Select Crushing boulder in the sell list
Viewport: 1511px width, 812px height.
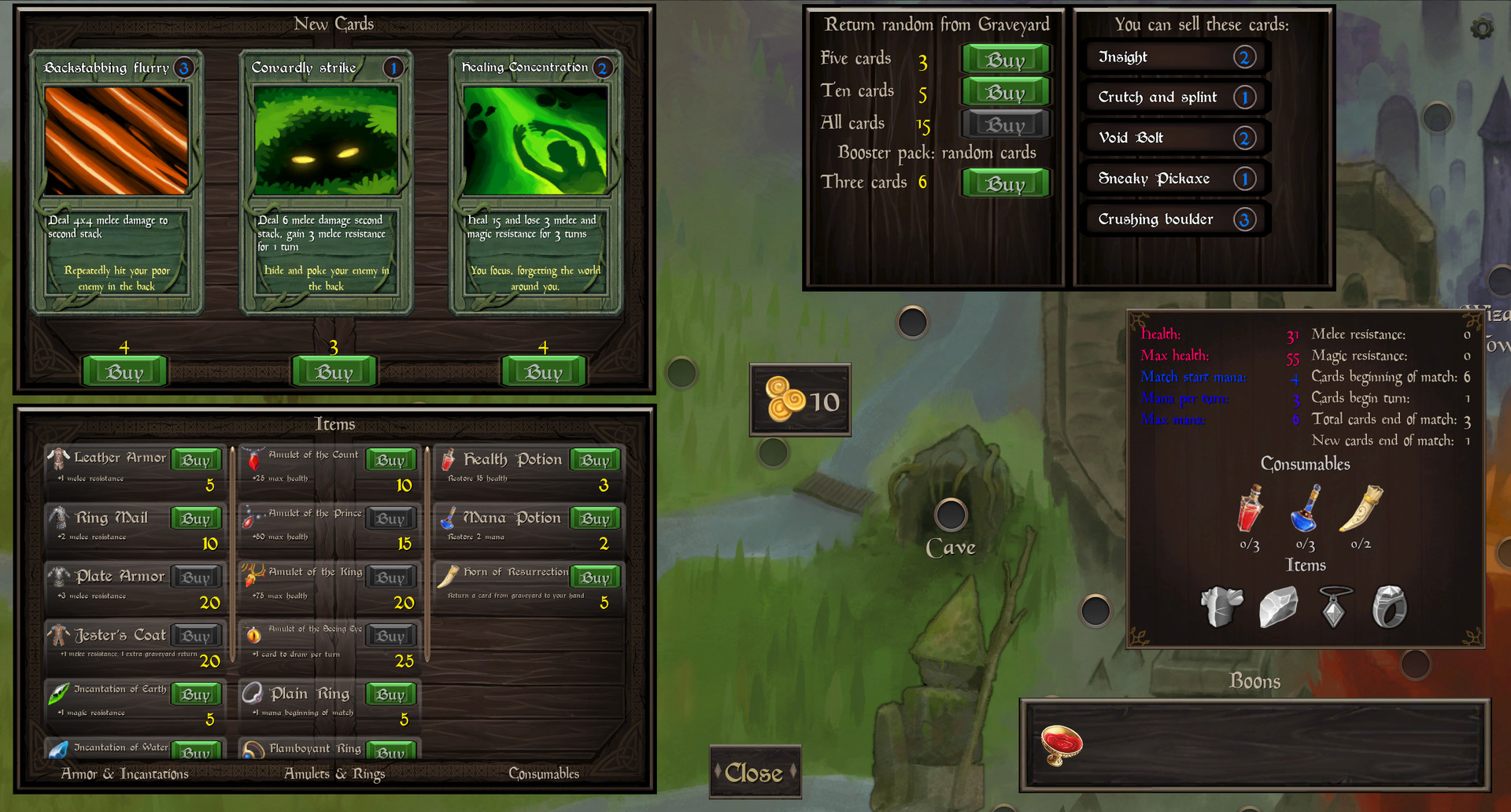pyautogui.click(x=1174, y=219)
